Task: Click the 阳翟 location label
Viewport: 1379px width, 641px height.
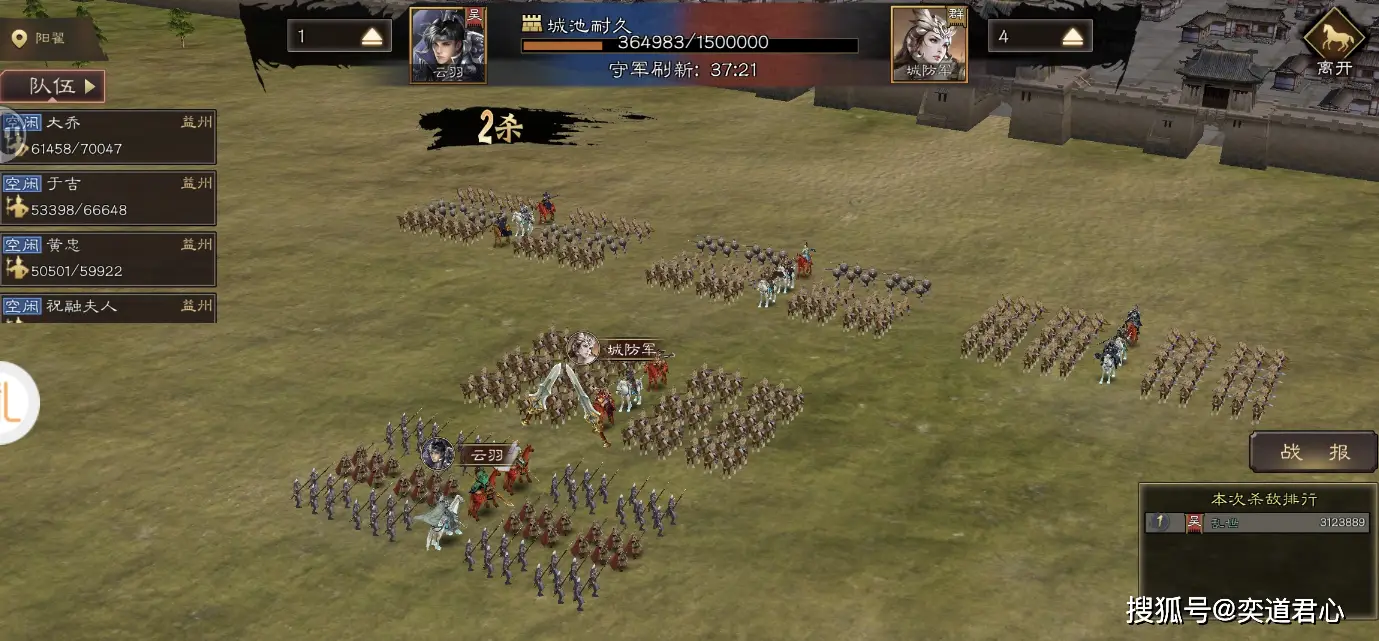Action: tap(50, 39)
